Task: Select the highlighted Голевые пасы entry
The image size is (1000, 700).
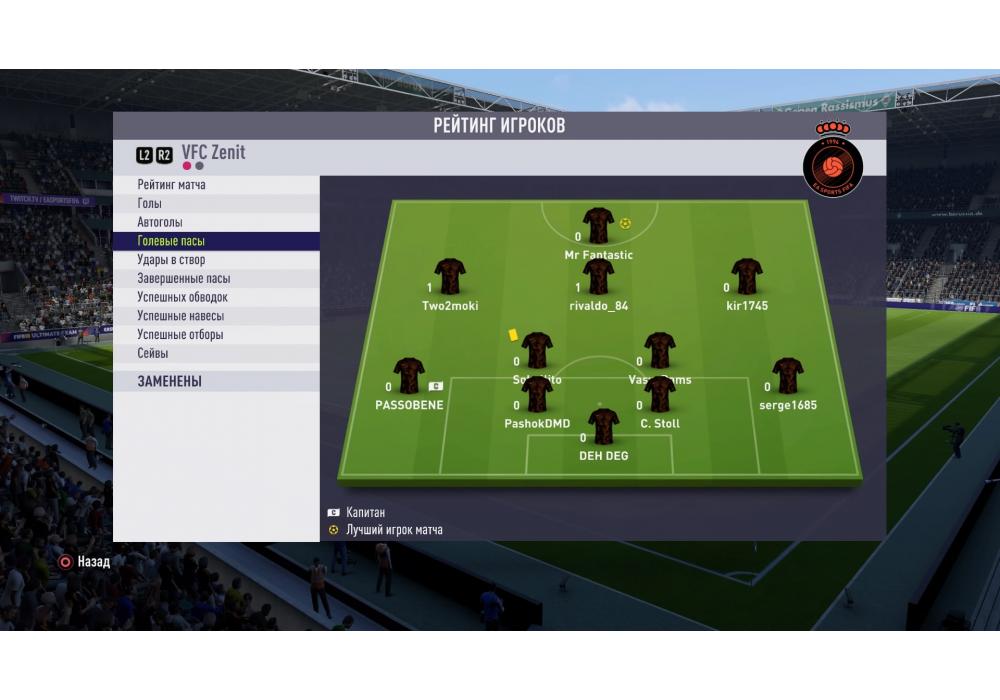Action: point(171,241)
